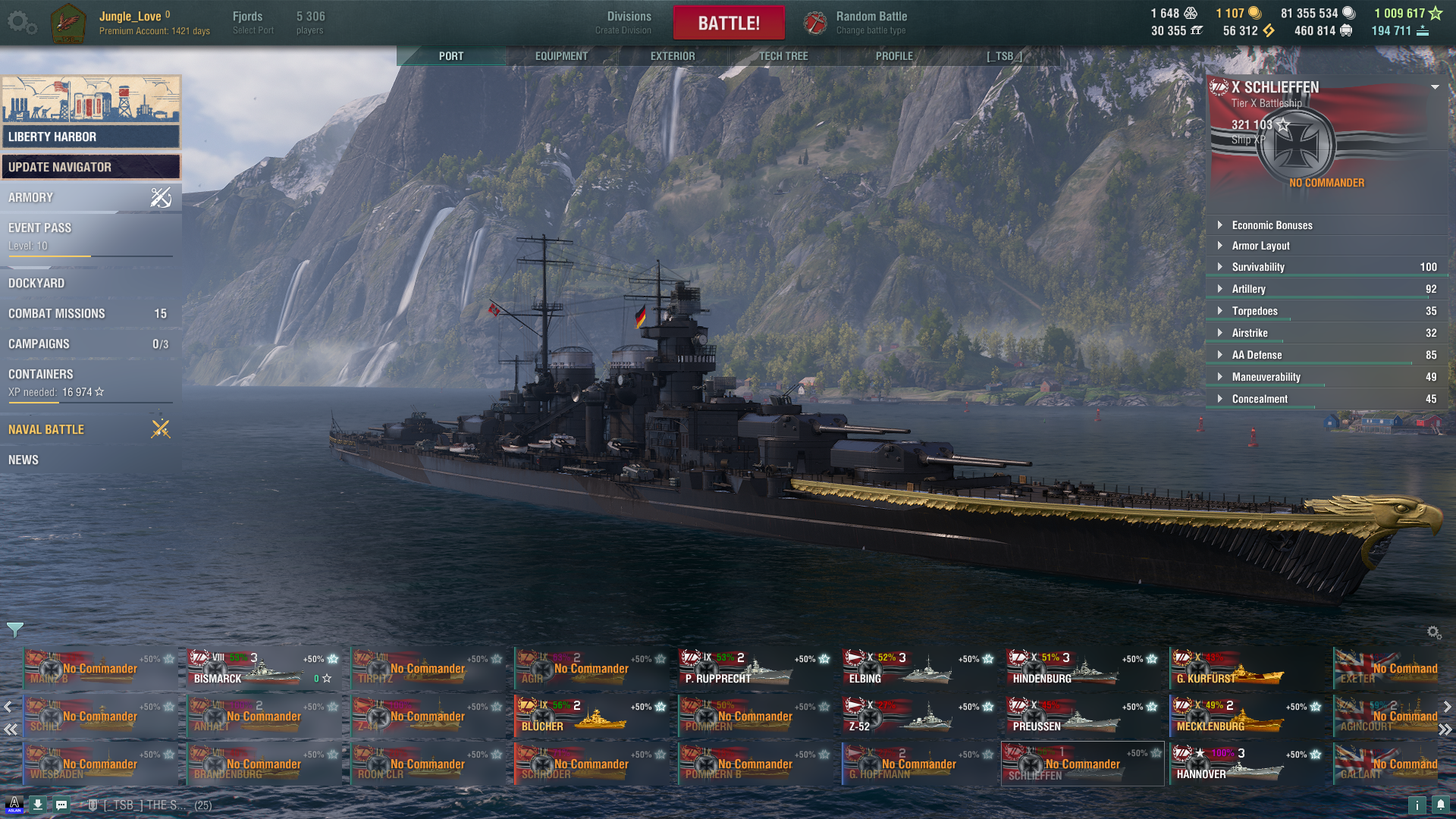Start the battle with the BATTLE! button

(x=728, y=23)
